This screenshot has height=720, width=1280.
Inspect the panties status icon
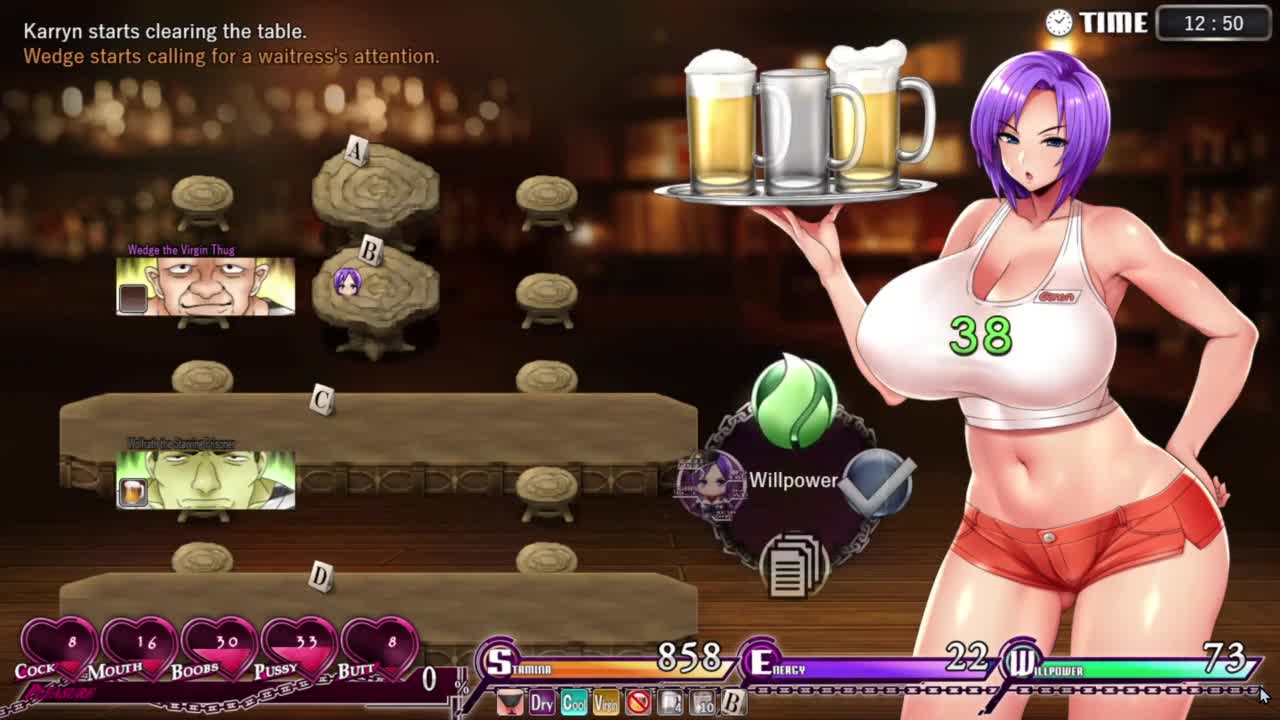(510, 703)
